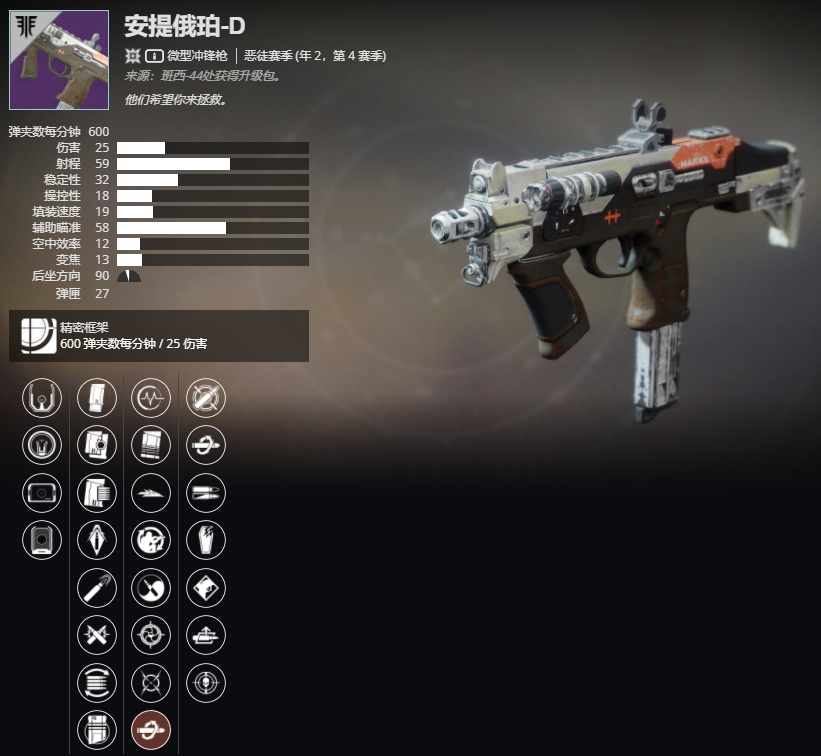
Task: Select the crossed bullets magazine perk
Action: (x=97, y=635)
